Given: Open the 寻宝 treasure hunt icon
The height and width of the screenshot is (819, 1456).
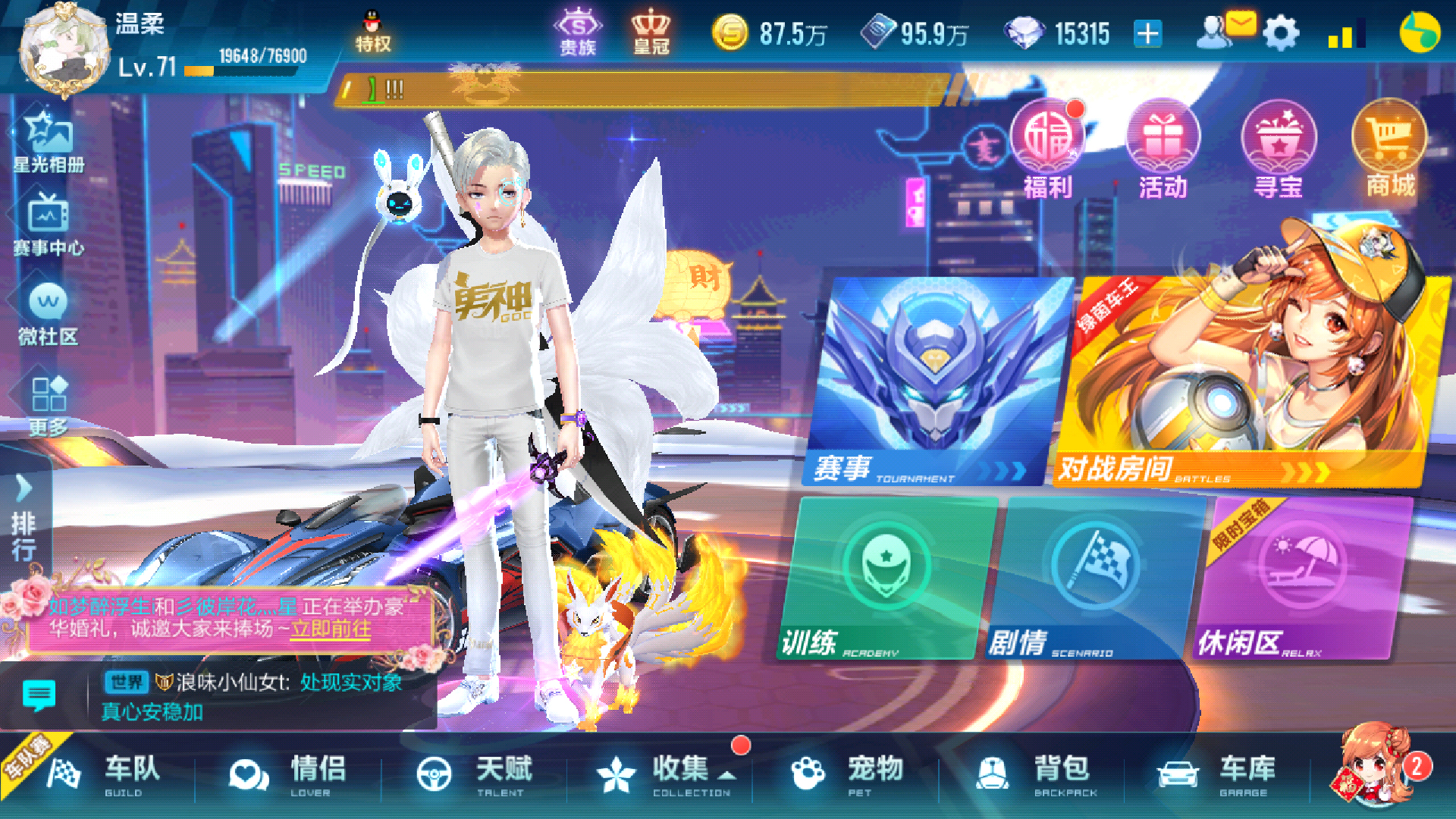Looking at the screenshot, I should 1279,144.
